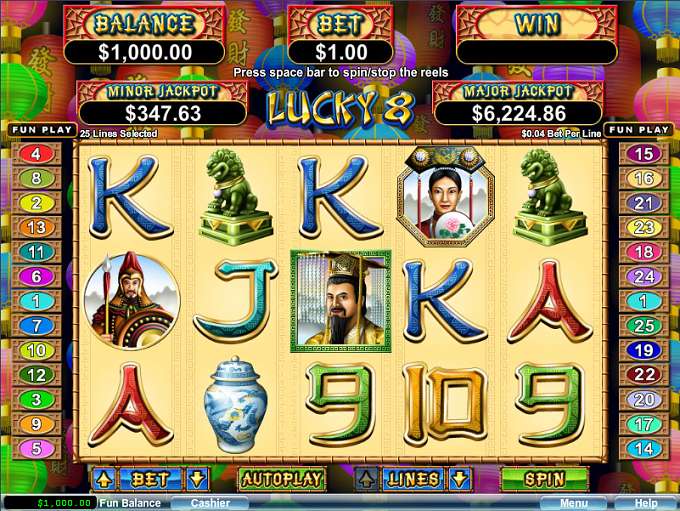This screenshot has width=680, height=511.
Task: Choose payline number 13
Action: tap(37, 227)
